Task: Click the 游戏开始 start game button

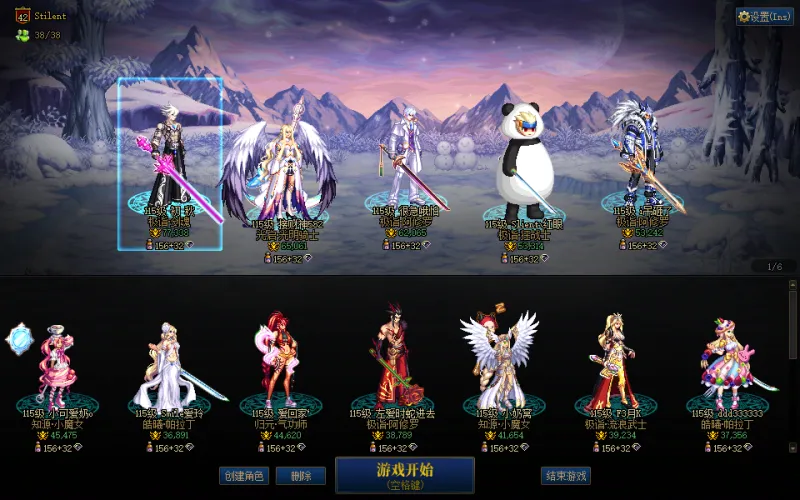Action: click(404, 475)
